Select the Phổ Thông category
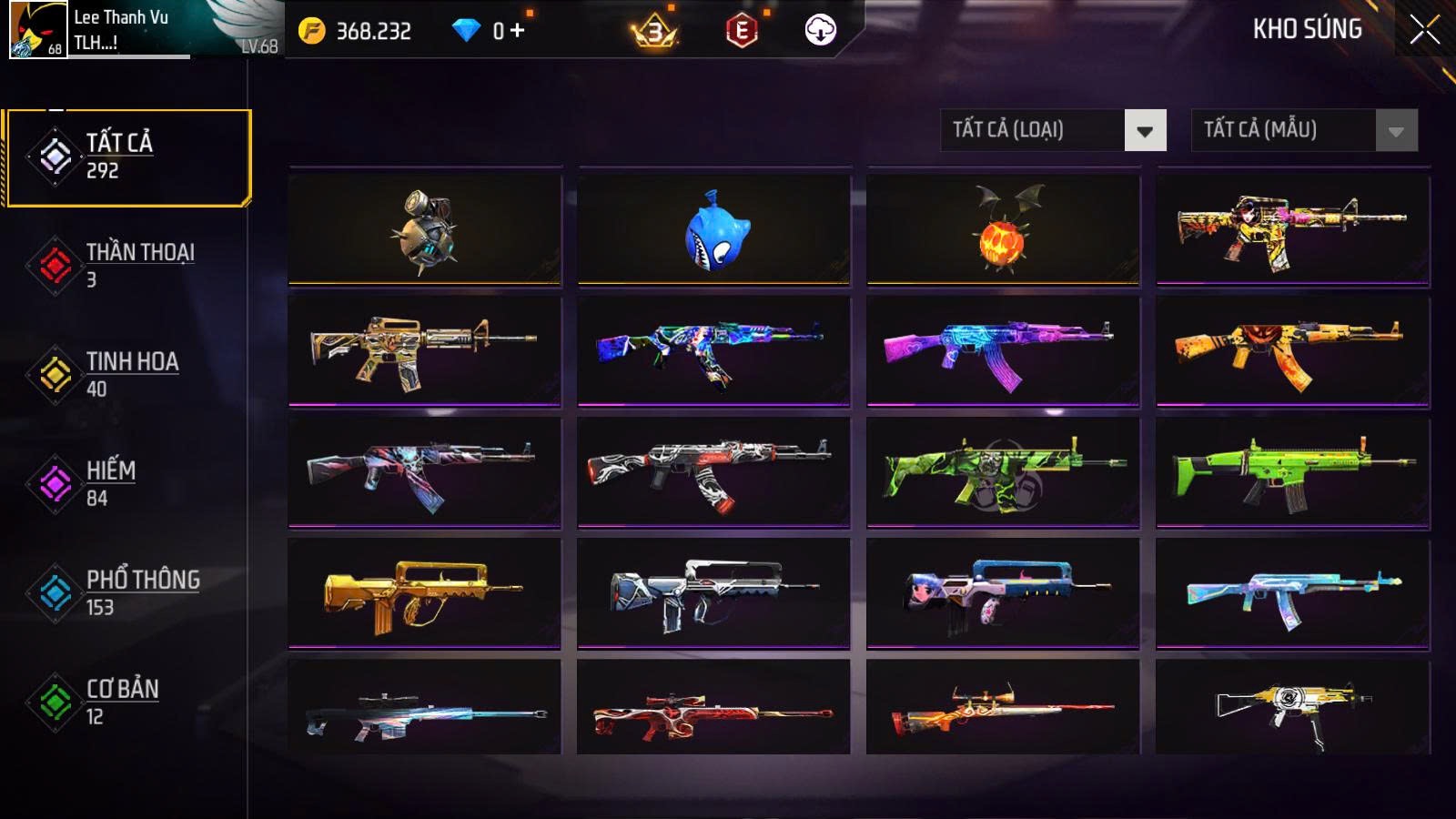The image size is (1456, 819). point(127,592)
